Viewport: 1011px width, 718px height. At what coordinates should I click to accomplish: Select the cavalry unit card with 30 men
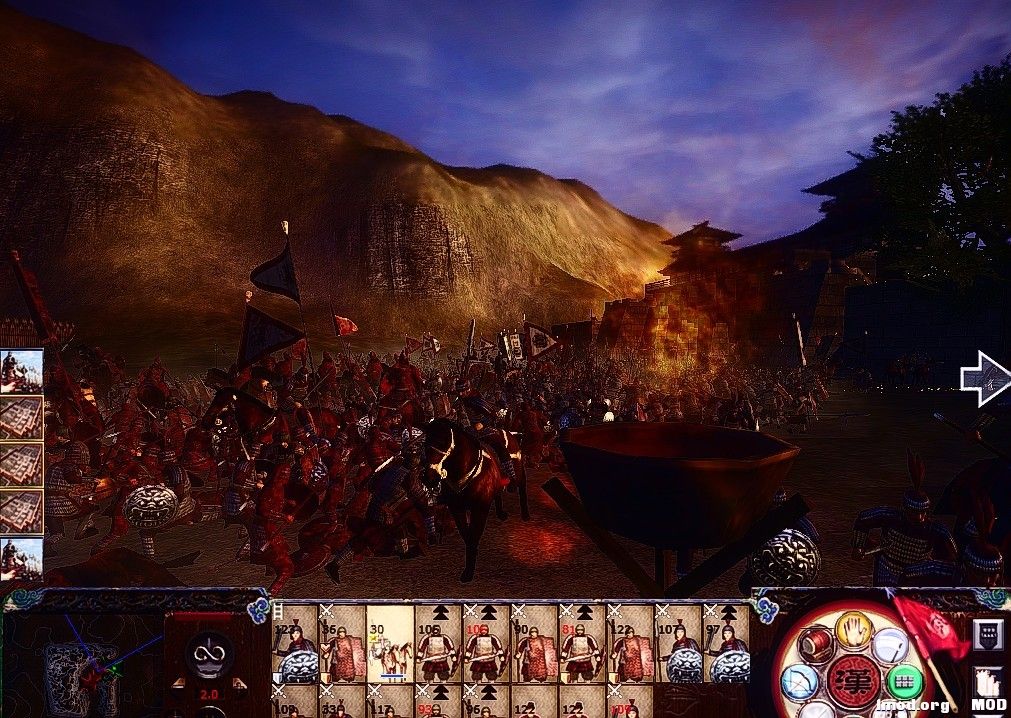pyautogui.click(x=390, y=645)
